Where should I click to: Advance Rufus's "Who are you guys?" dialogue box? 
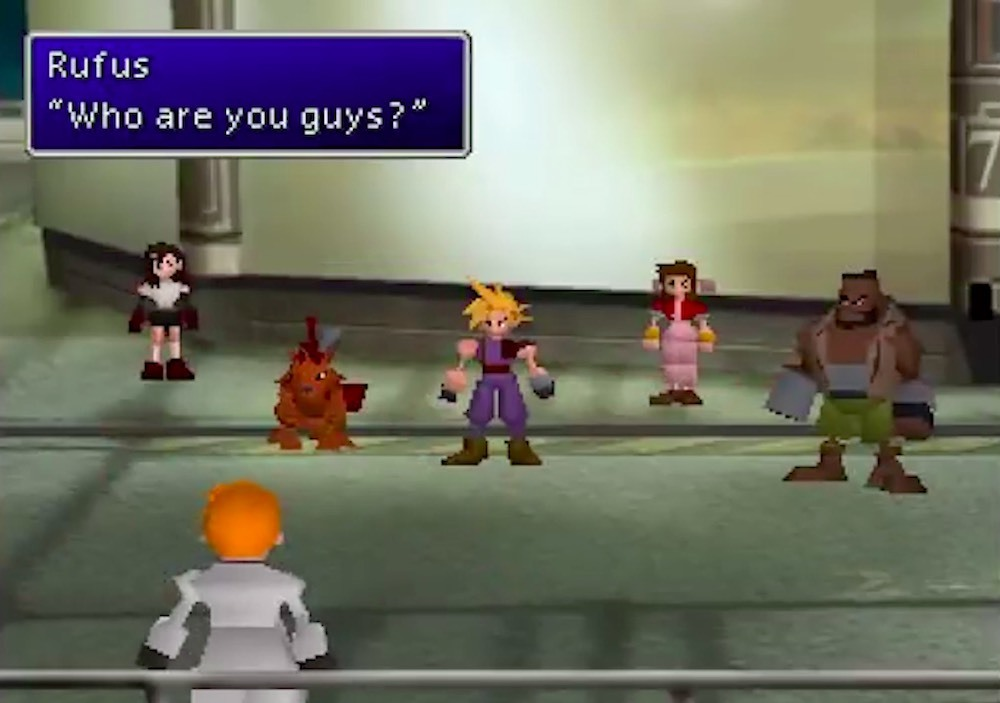point(248,94)
